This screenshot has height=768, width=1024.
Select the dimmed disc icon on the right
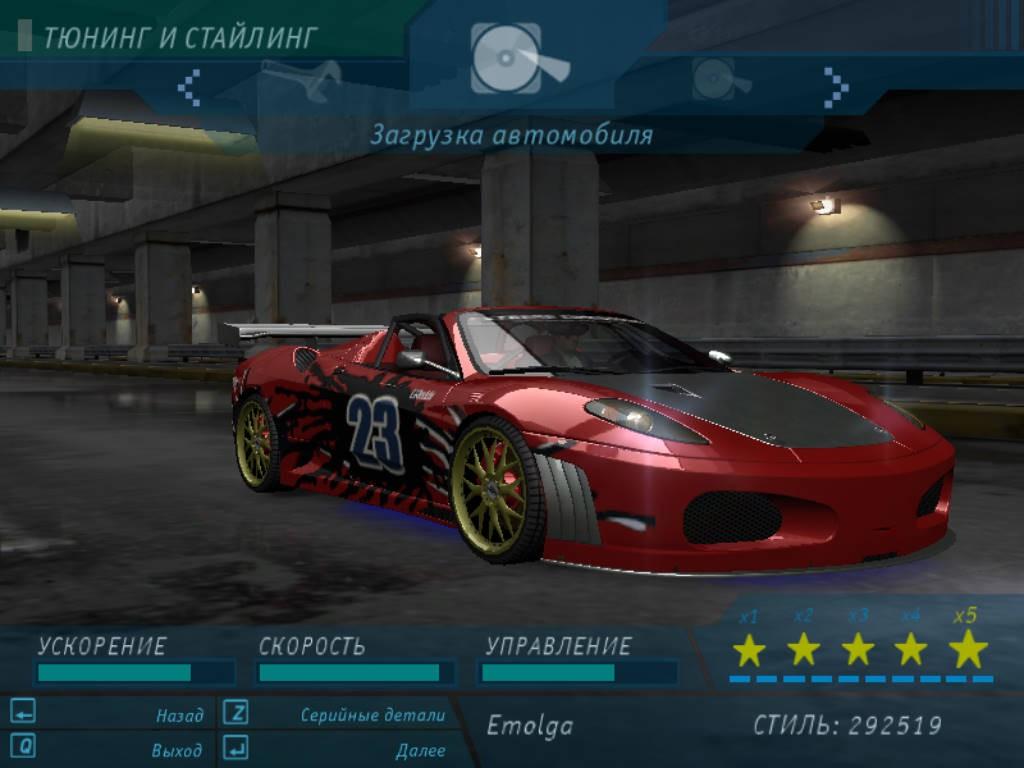[720, 79]
